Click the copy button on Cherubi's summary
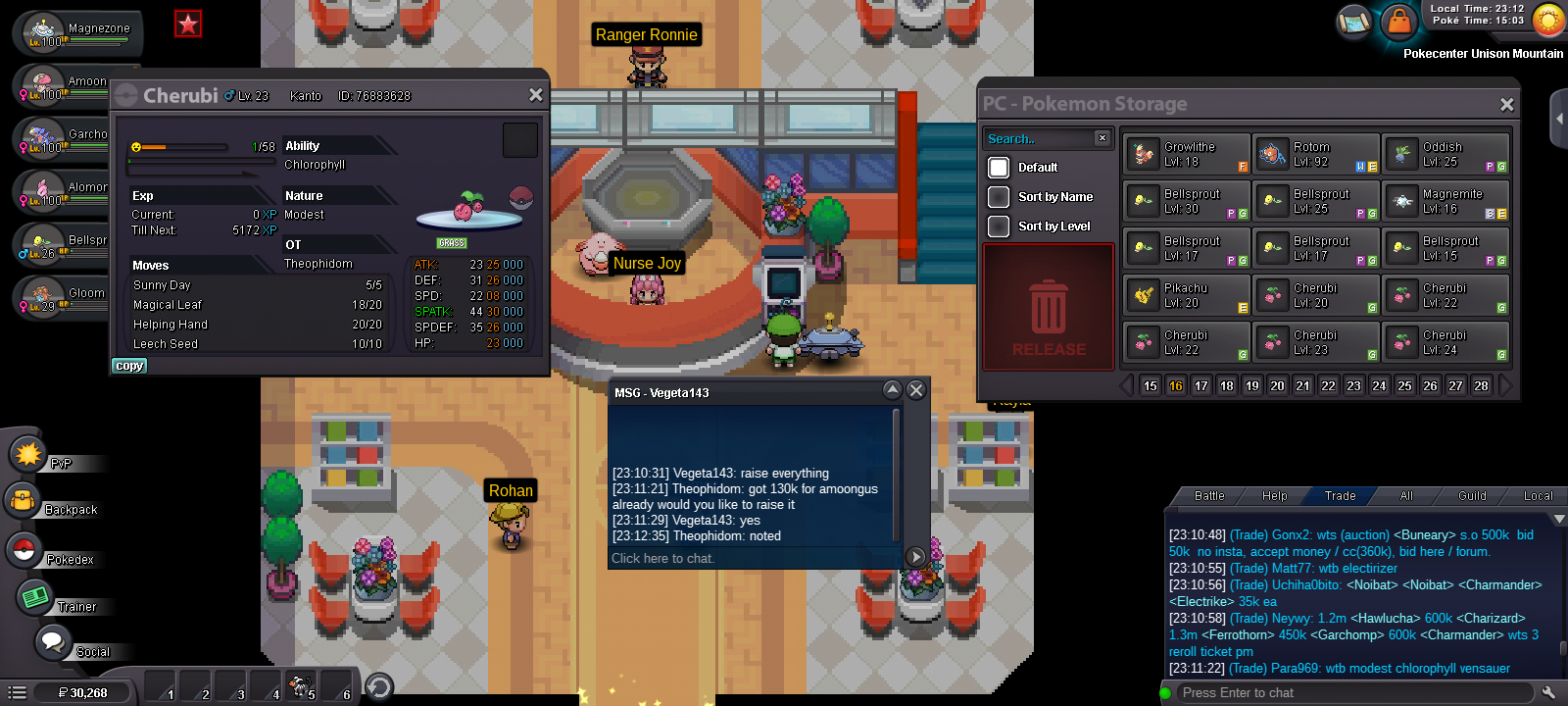 tap(129, 366)
